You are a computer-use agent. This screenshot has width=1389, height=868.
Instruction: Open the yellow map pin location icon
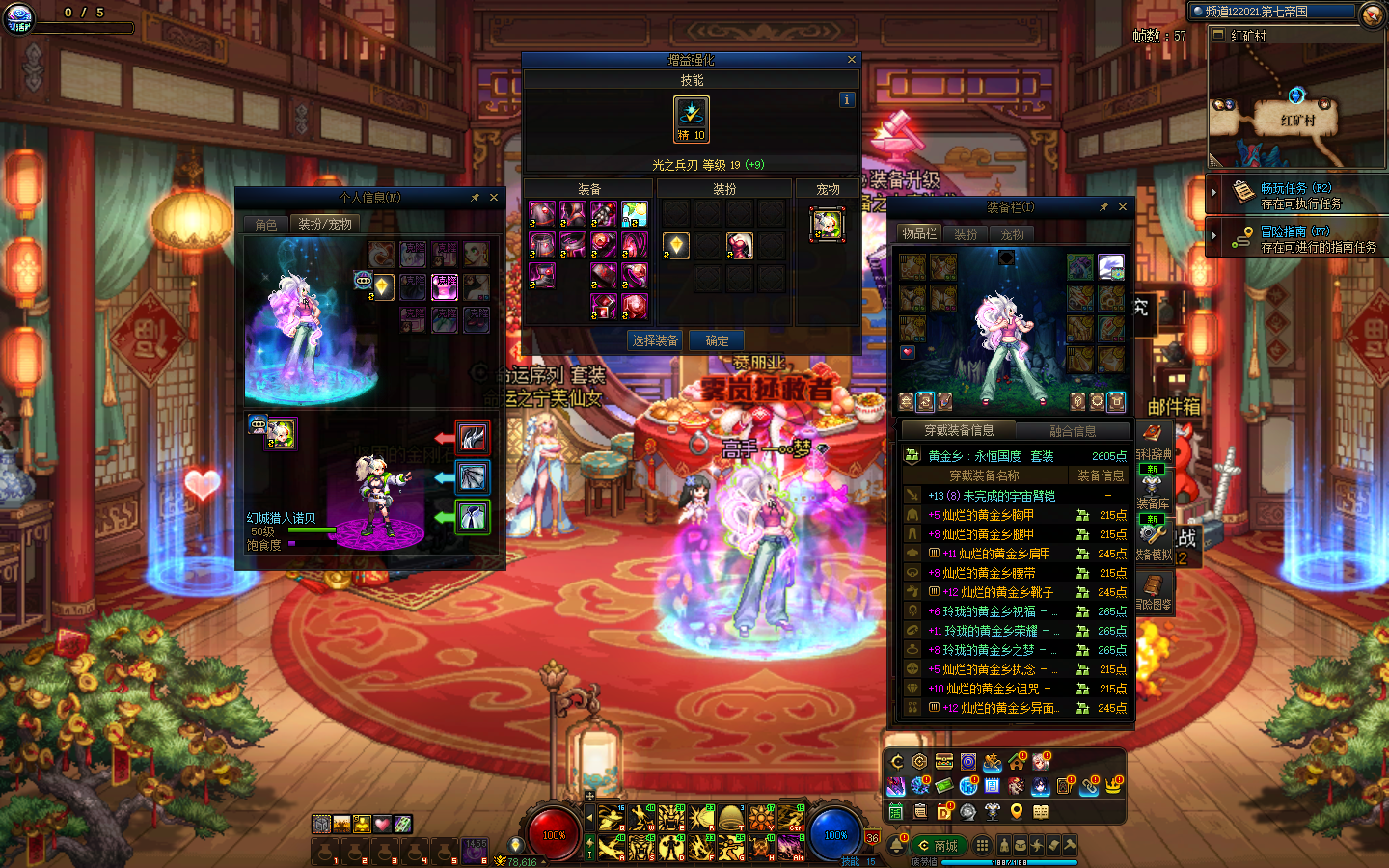[1016, 811]
